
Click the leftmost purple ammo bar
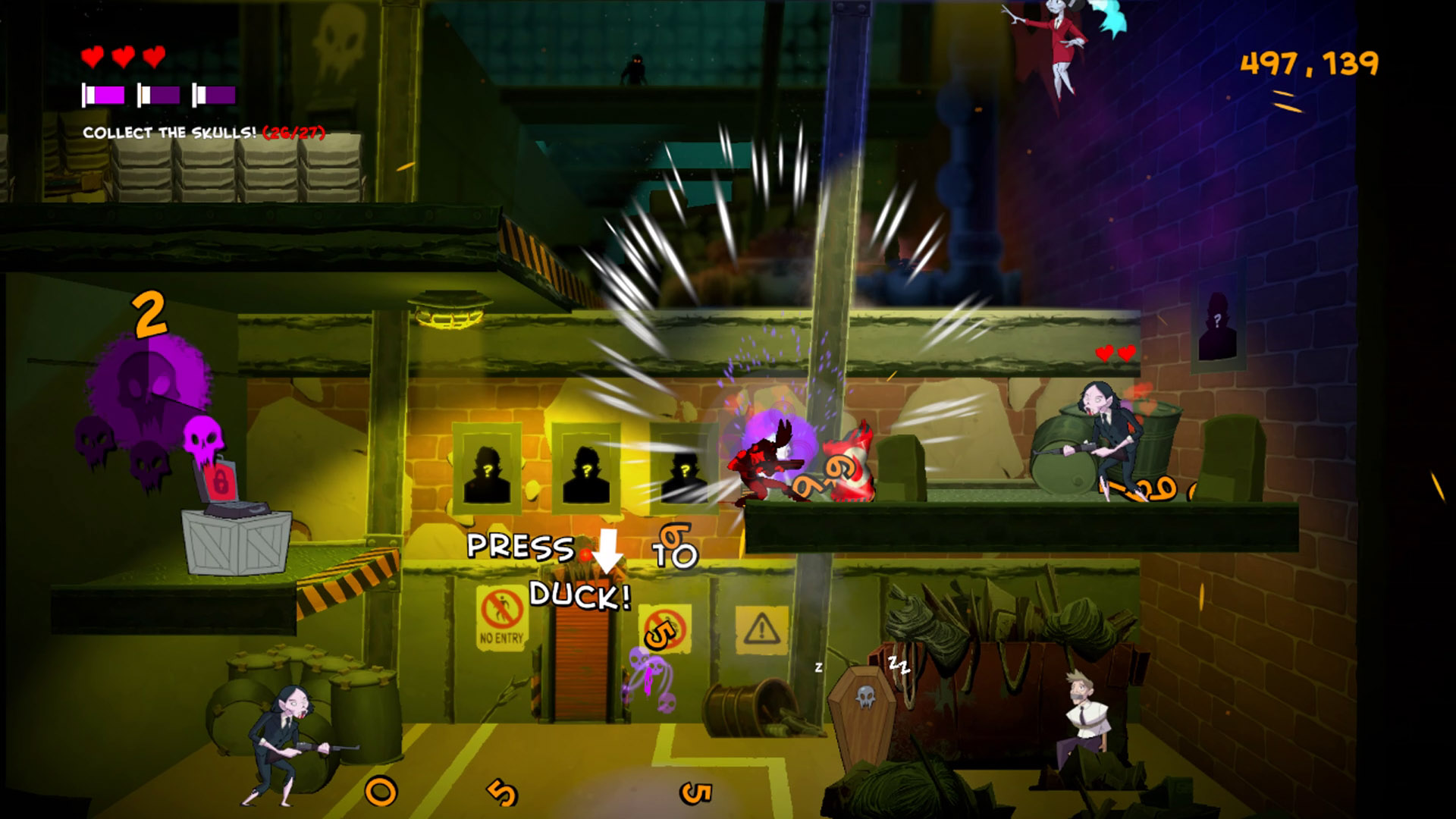click(102, 96)
